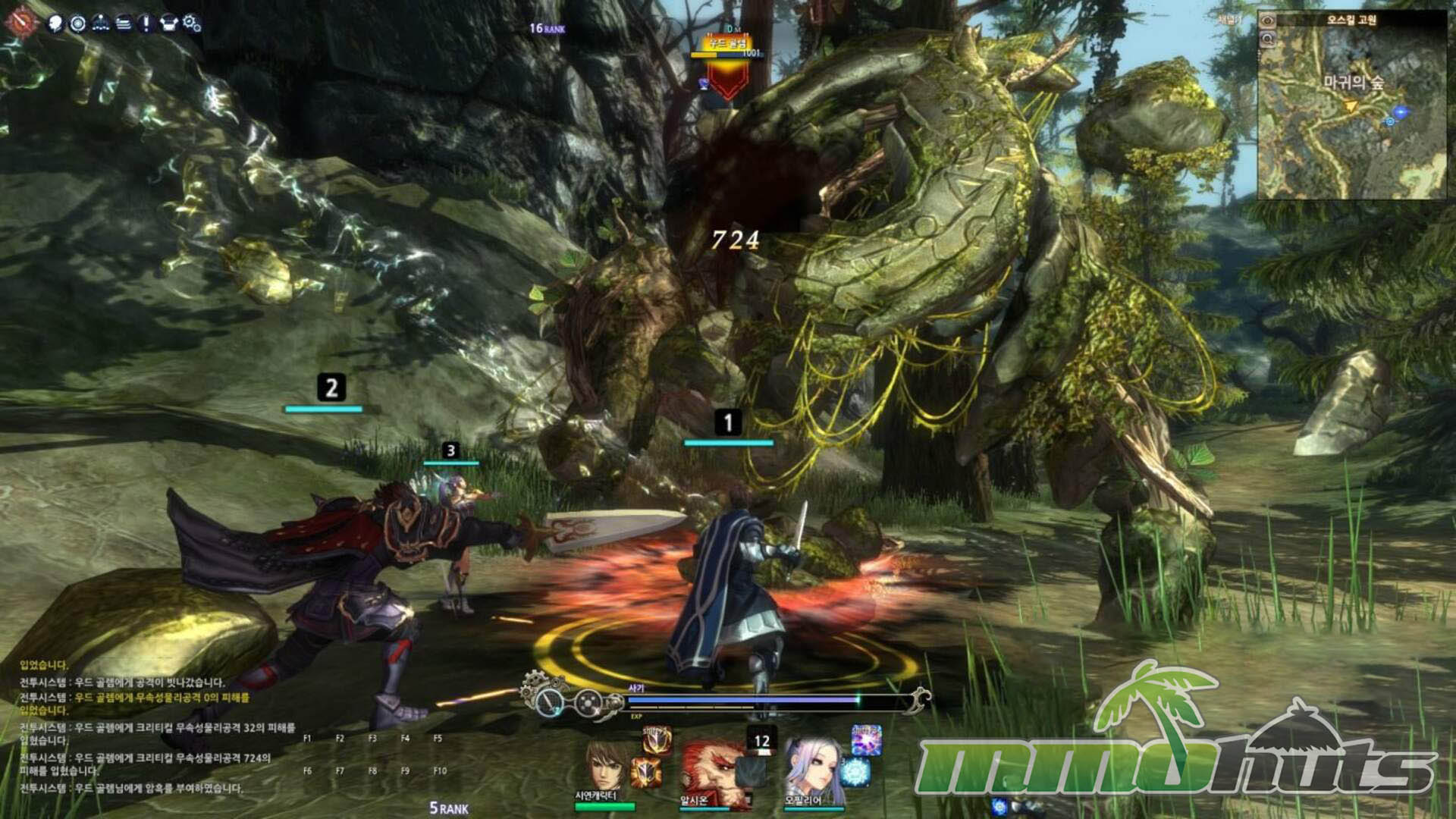
Task: Click the red crossed-sword emblem icon
Action: [x=20, y=22]
